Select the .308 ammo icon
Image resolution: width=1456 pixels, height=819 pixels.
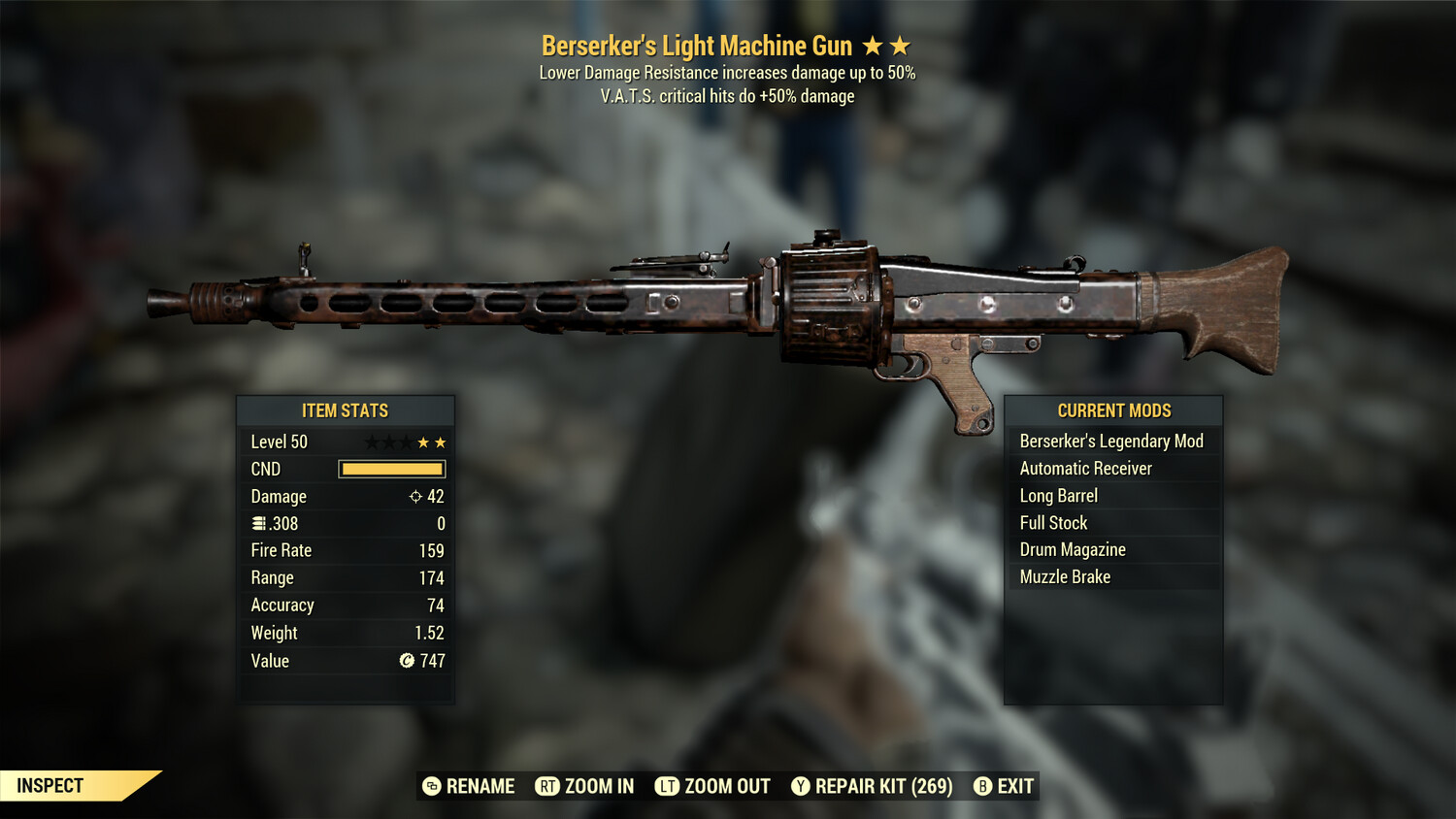259,523
